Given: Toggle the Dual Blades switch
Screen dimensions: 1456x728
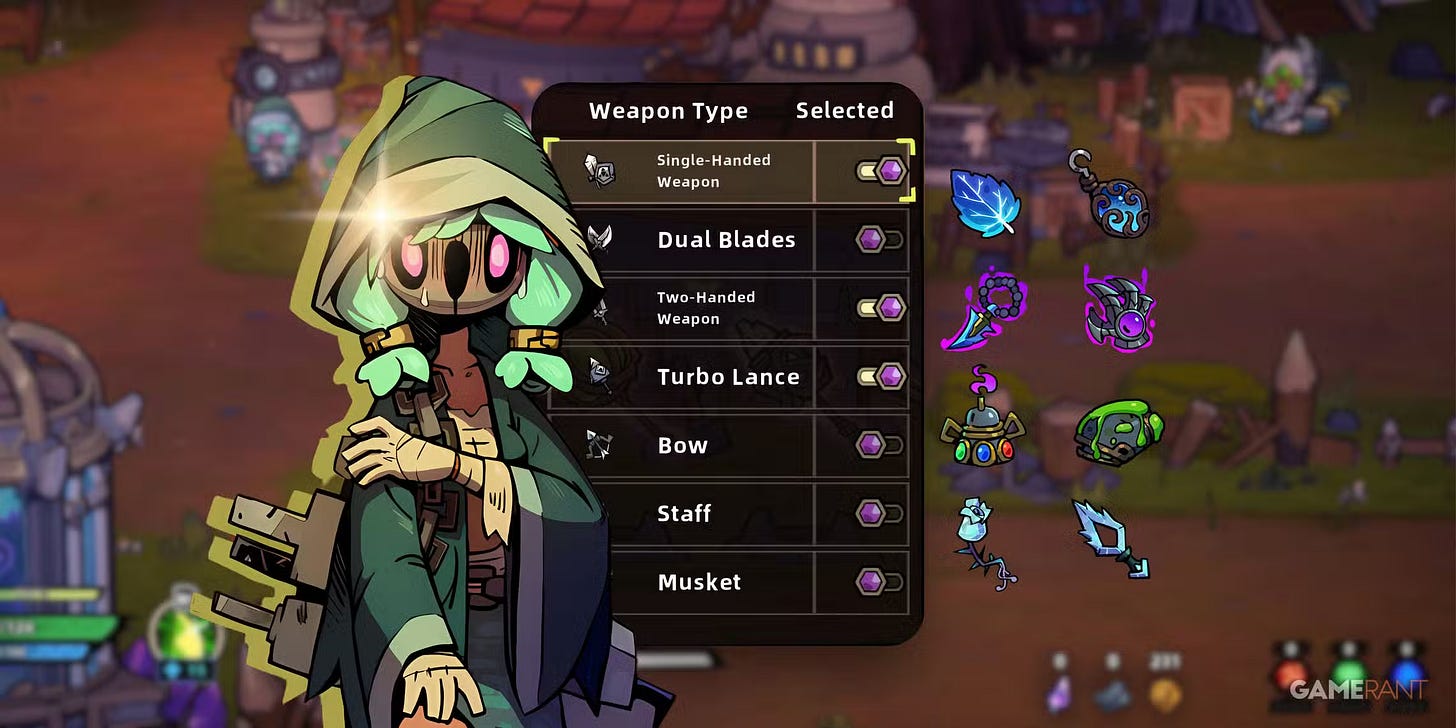Looking at the screenshot, I should pyautogui.click(x=880, y=240).
